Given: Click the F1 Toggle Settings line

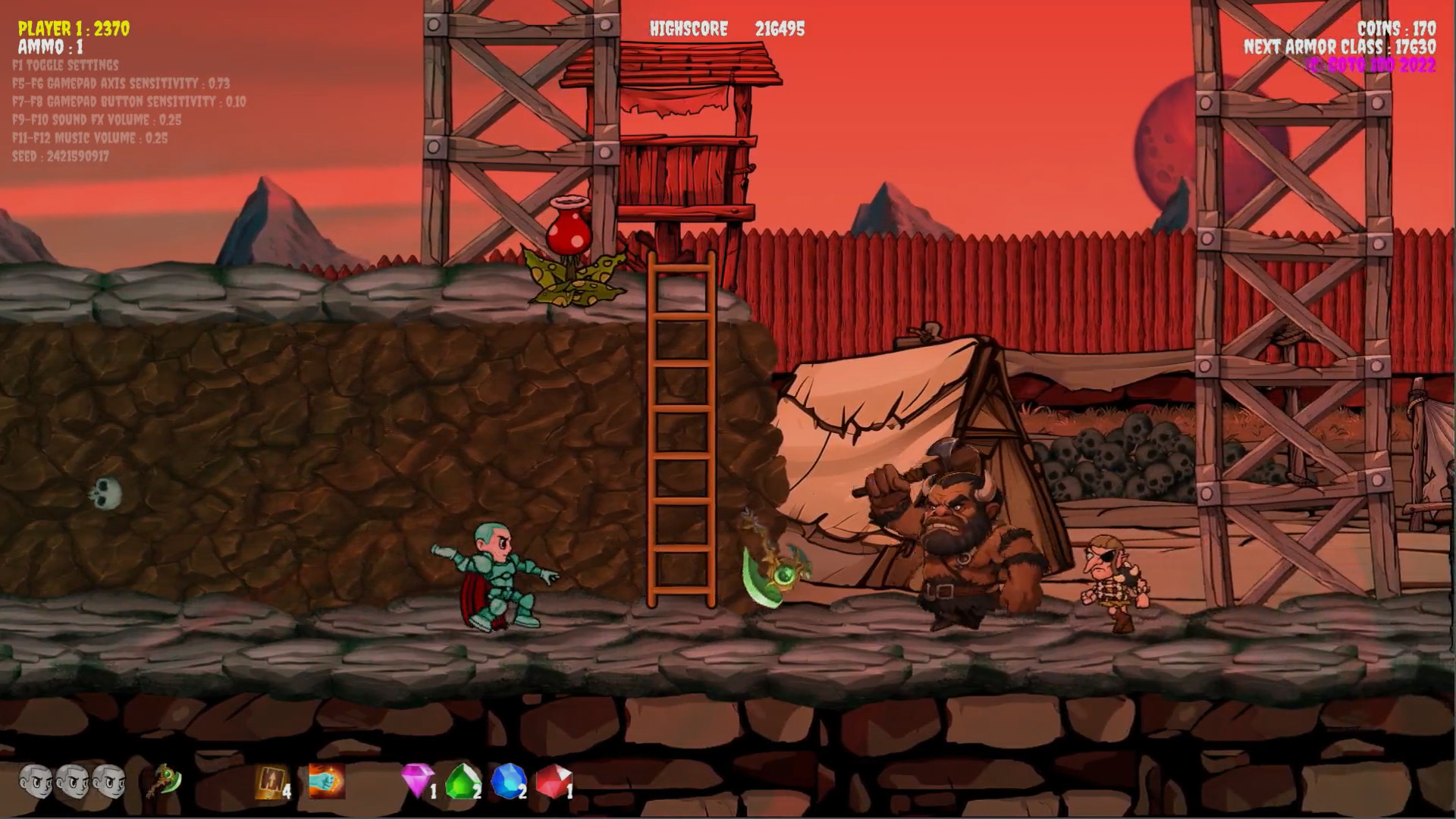Looking at the screenshot, I should (x=65, y=65).
